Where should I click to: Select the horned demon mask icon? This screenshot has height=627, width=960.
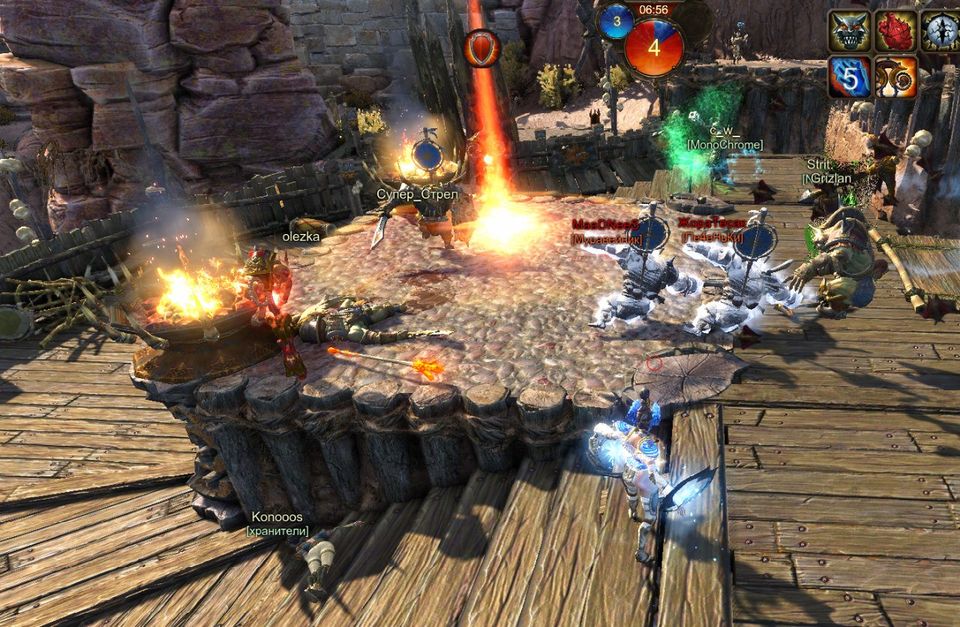[x=849, y=31]
